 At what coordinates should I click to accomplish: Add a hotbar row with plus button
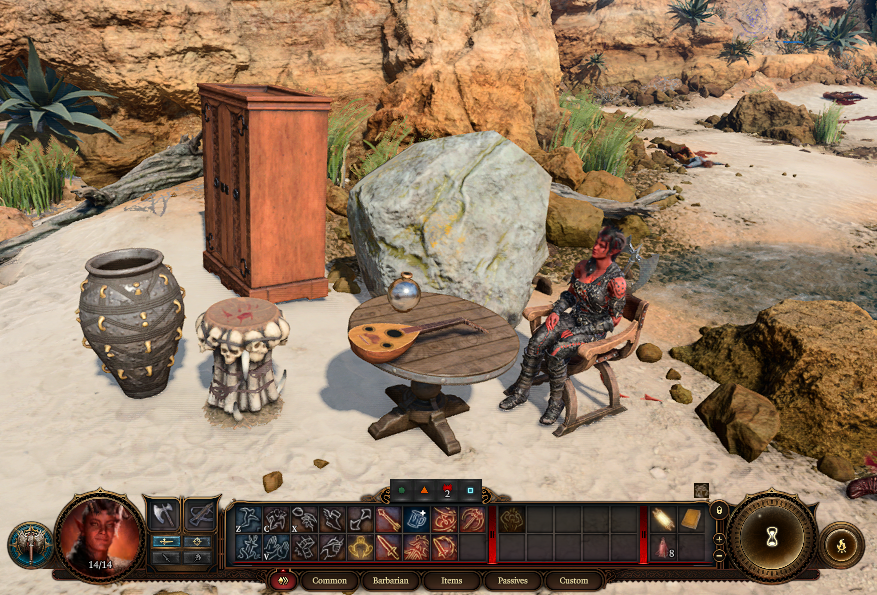[720, 538]
